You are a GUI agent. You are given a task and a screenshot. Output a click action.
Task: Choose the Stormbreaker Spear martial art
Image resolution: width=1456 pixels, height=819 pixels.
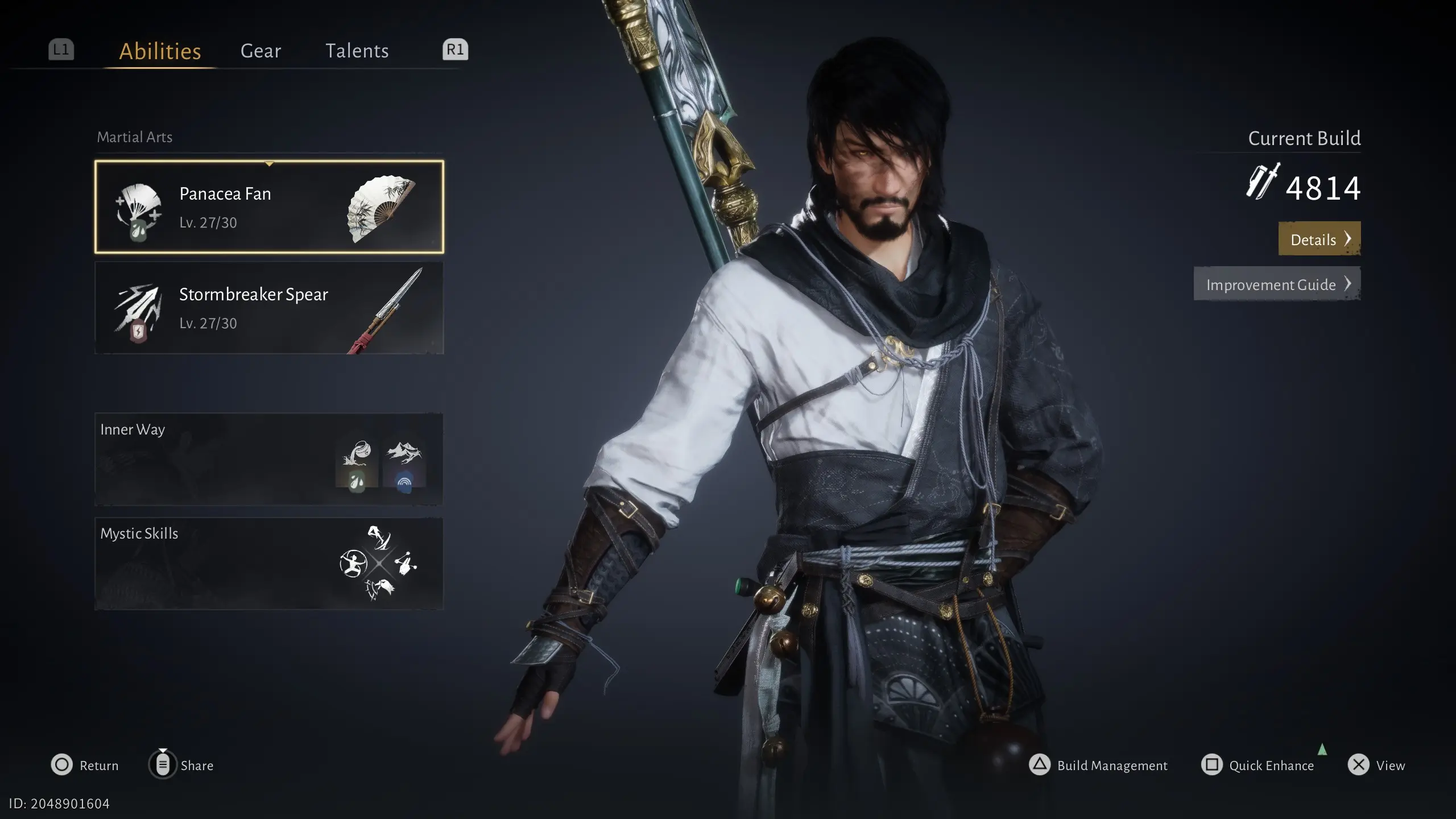click(x=269, y=308)
